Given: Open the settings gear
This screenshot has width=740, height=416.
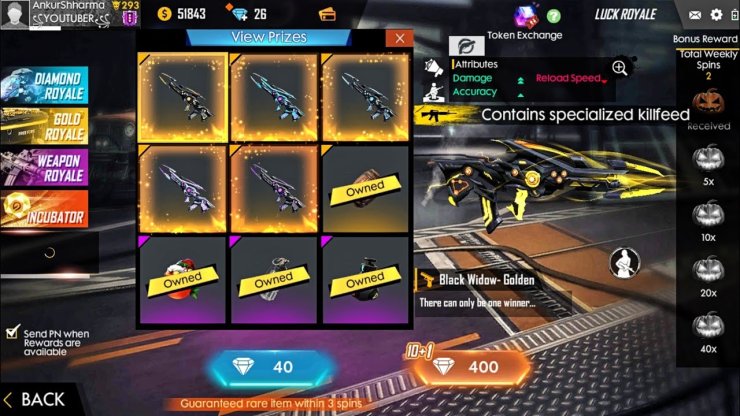Looking at the screenshot, I should pyautogui.click(x=716, y=15).
